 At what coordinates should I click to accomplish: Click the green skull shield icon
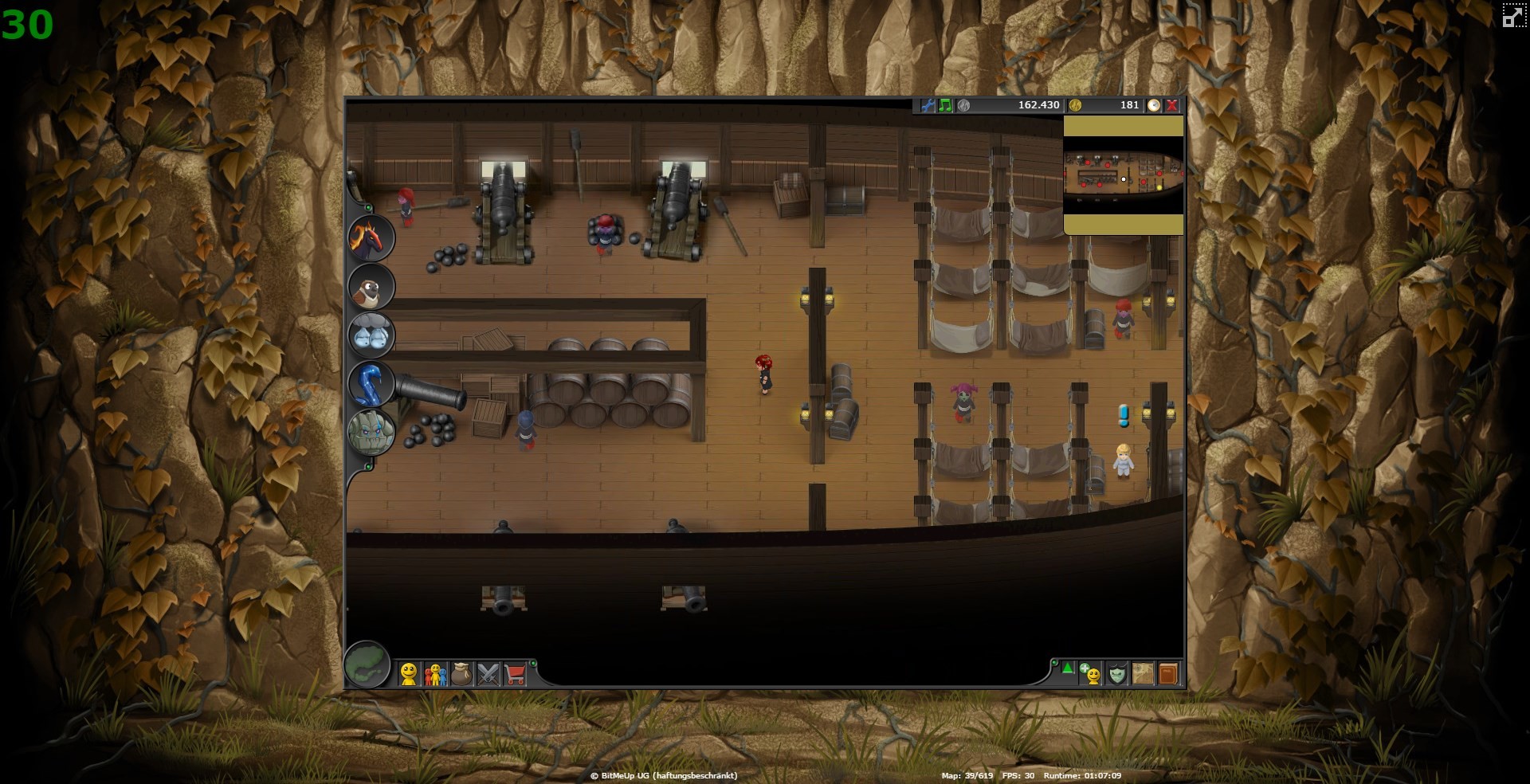tap(1116, 674)
